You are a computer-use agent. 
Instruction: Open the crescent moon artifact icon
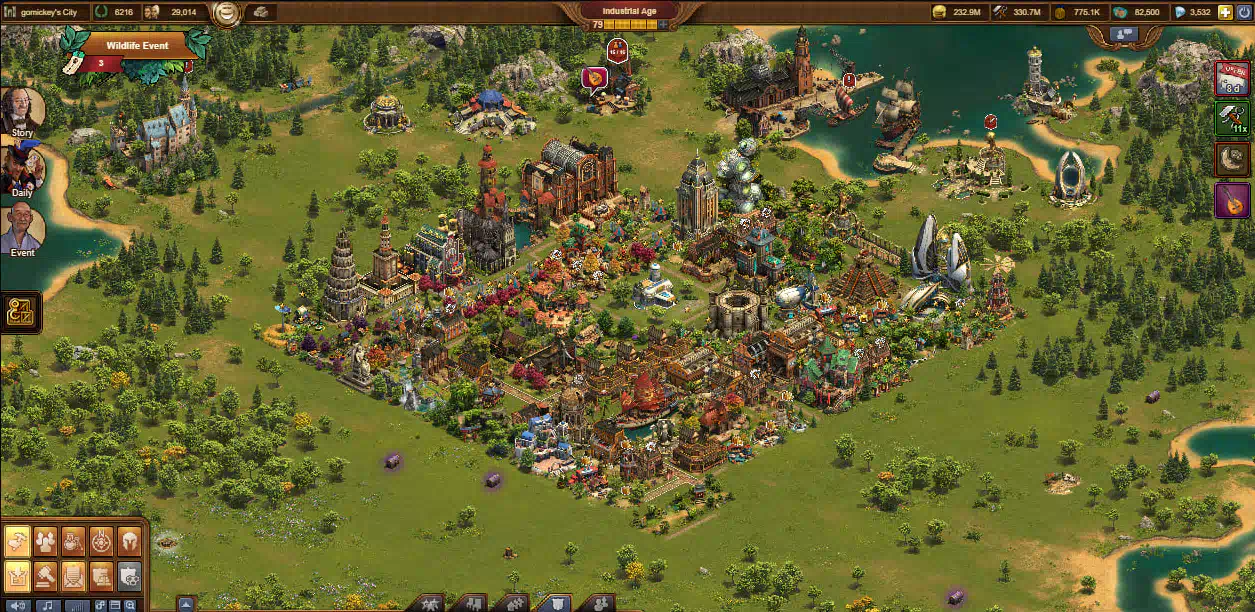coord(1231,159)
